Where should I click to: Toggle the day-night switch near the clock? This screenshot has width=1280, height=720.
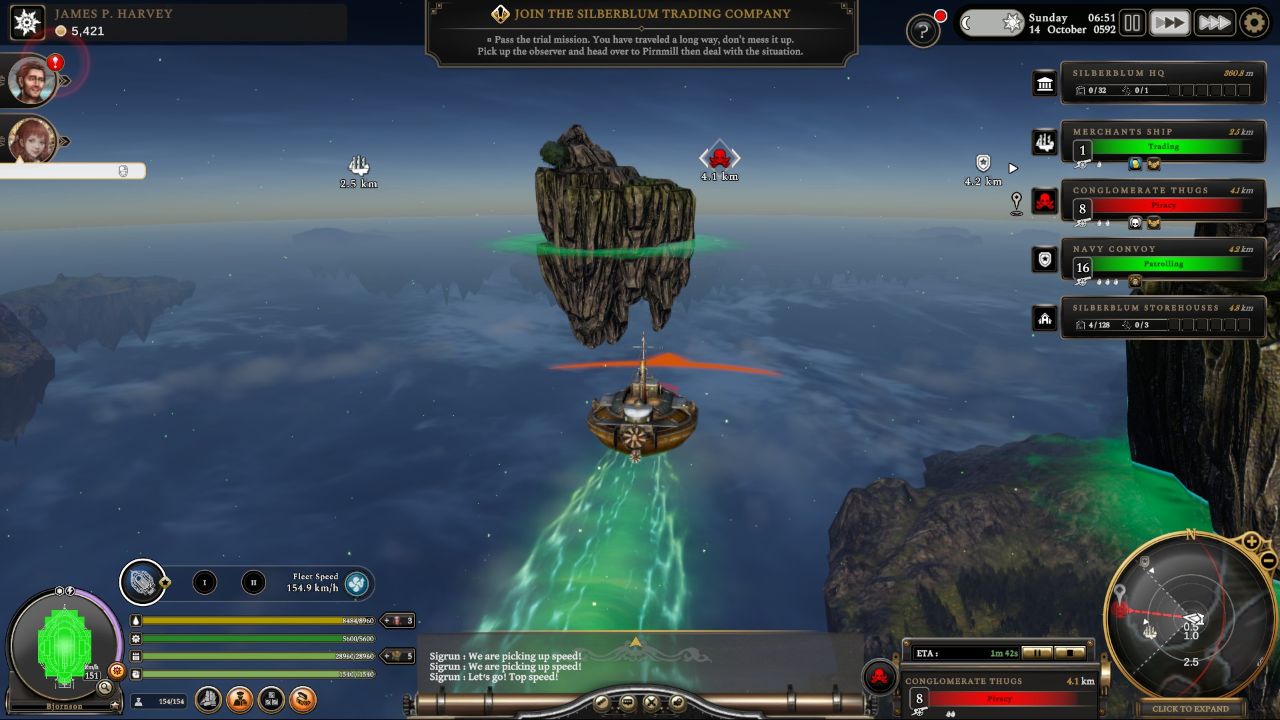pos(992,20)
